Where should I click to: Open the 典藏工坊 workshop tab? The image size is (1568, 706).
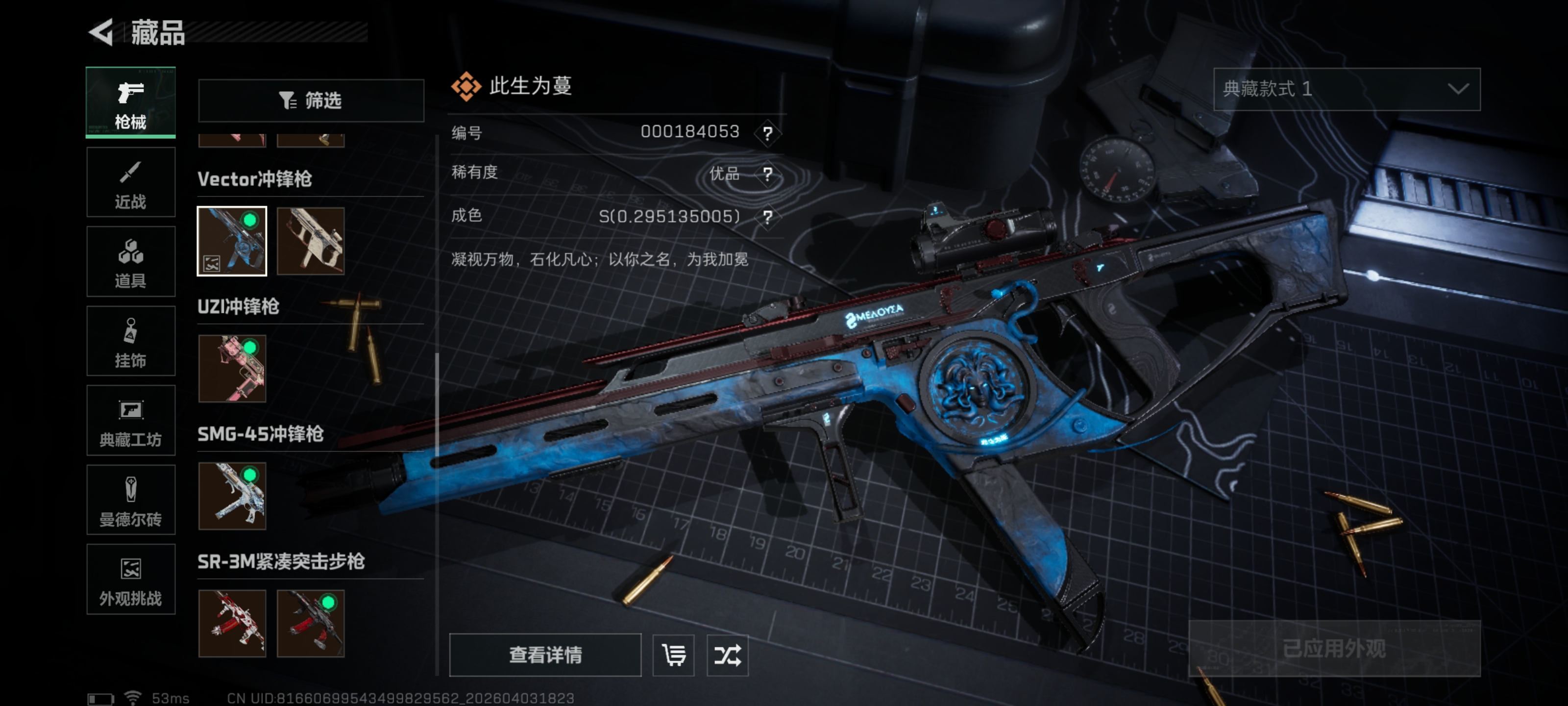tap(130, 421)
